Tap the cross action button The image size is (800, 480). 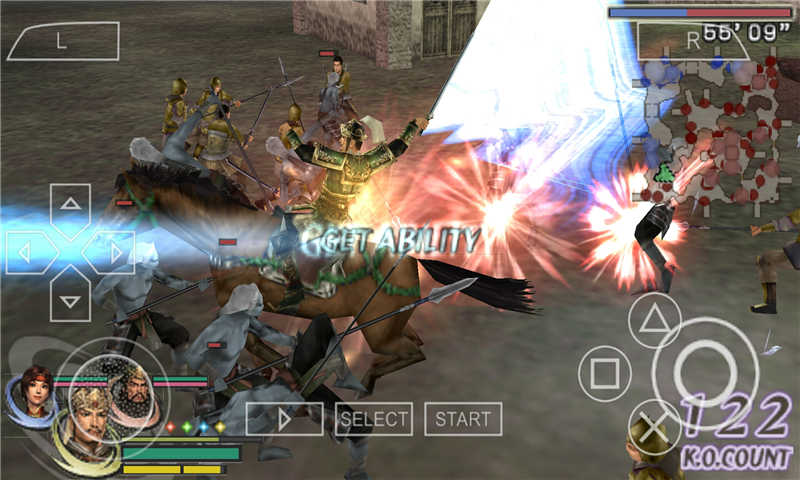[x=654, y=426]
